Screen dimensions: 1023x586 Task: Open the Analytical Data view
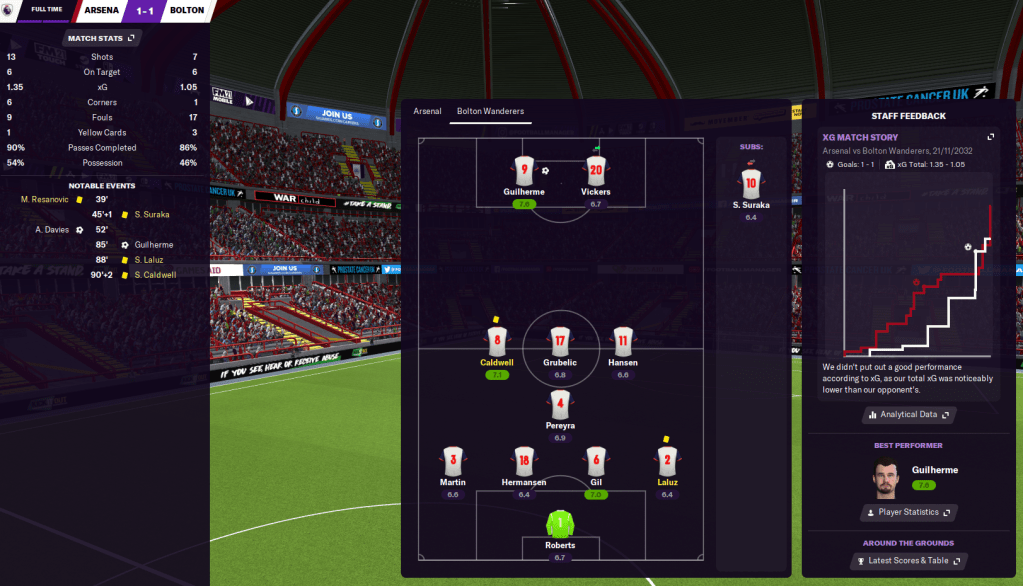[908, 414]
